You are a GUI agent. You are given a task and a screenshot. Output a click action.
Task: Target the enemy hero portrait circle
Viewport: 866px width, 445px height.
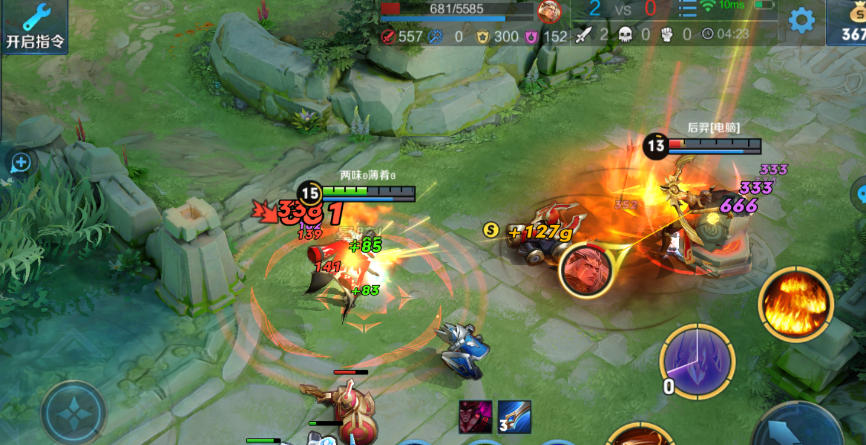click(587, 270)
